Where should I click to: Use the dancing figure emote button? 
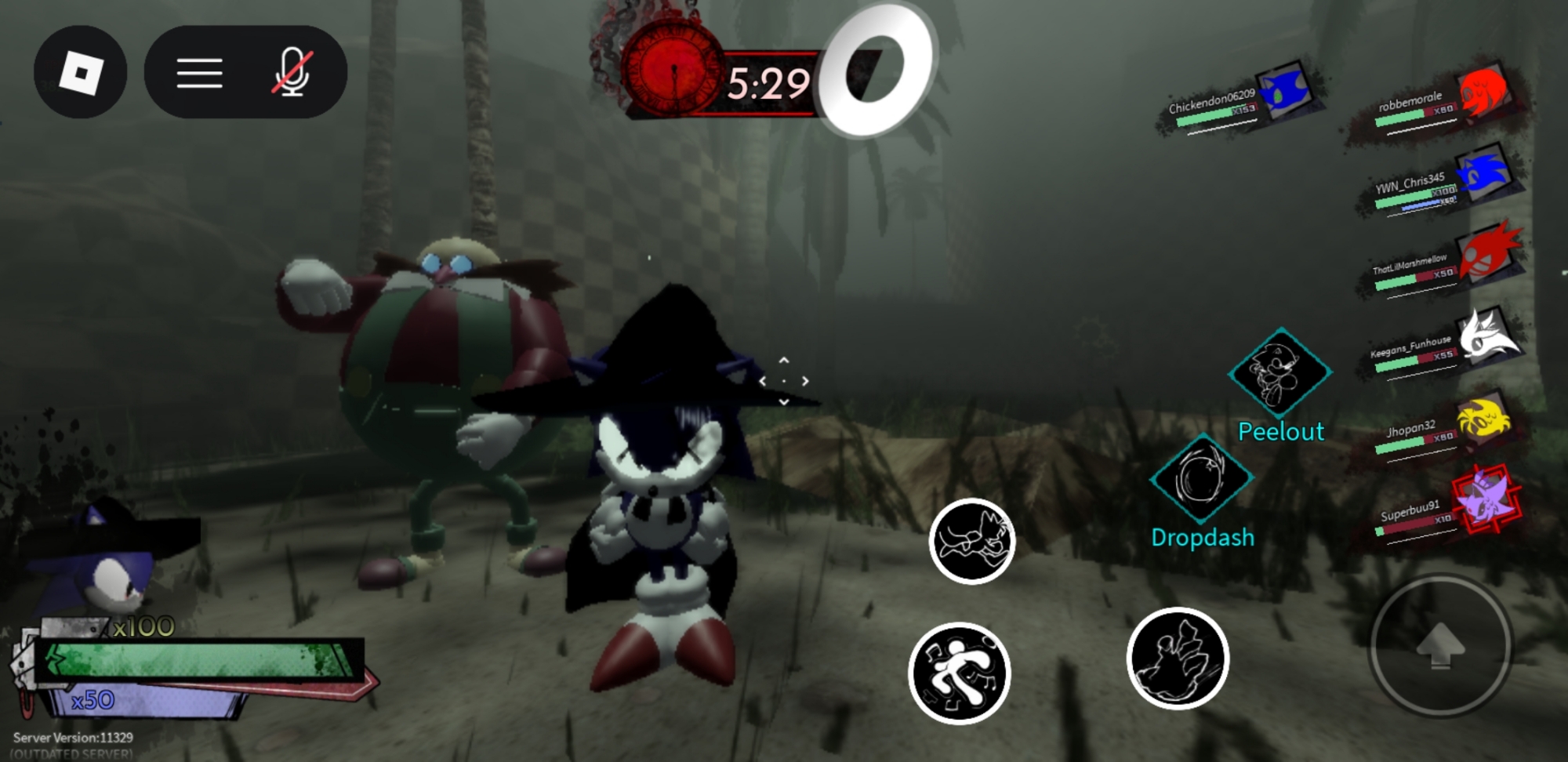pyautogui.click(x=959, y=673)
